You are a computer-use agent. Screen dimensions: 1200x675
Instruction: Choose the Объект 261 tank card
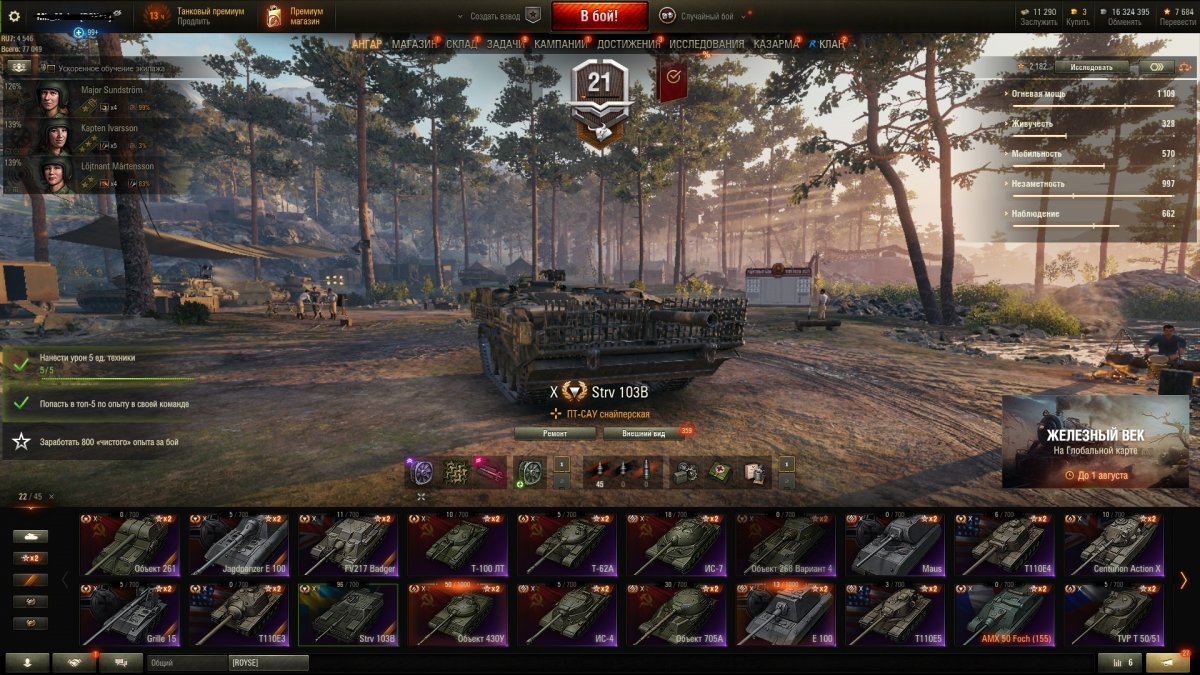click(130, 546)
